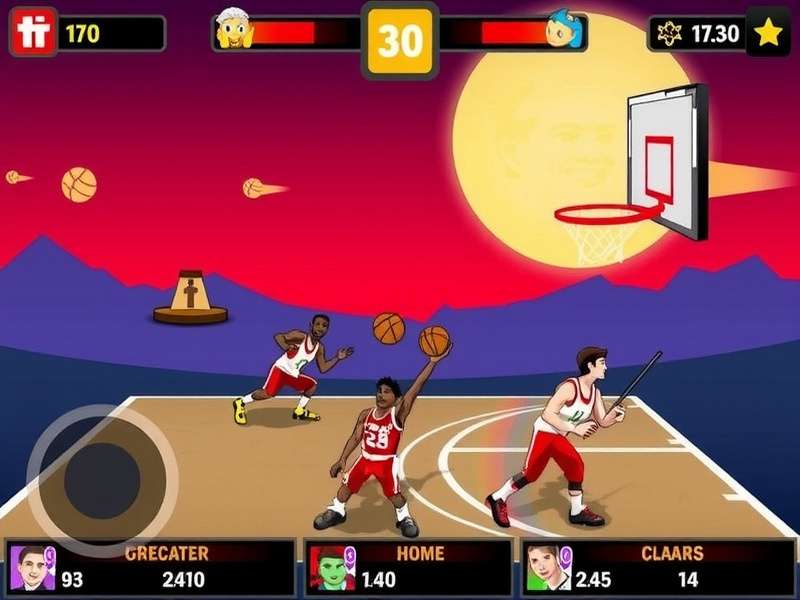Choose the CLAARS player panel
This screenshot has width=800, height=600.
tap(657, 567)
